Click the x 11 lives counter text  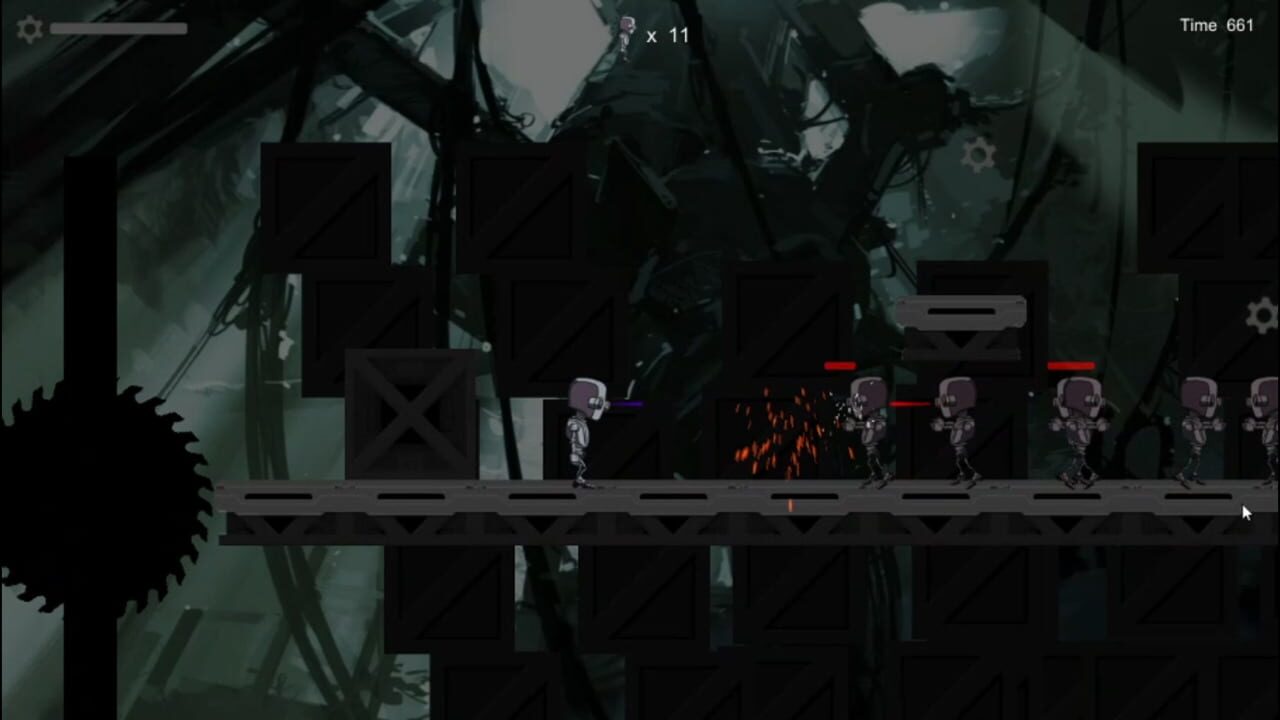pos(667,35)
